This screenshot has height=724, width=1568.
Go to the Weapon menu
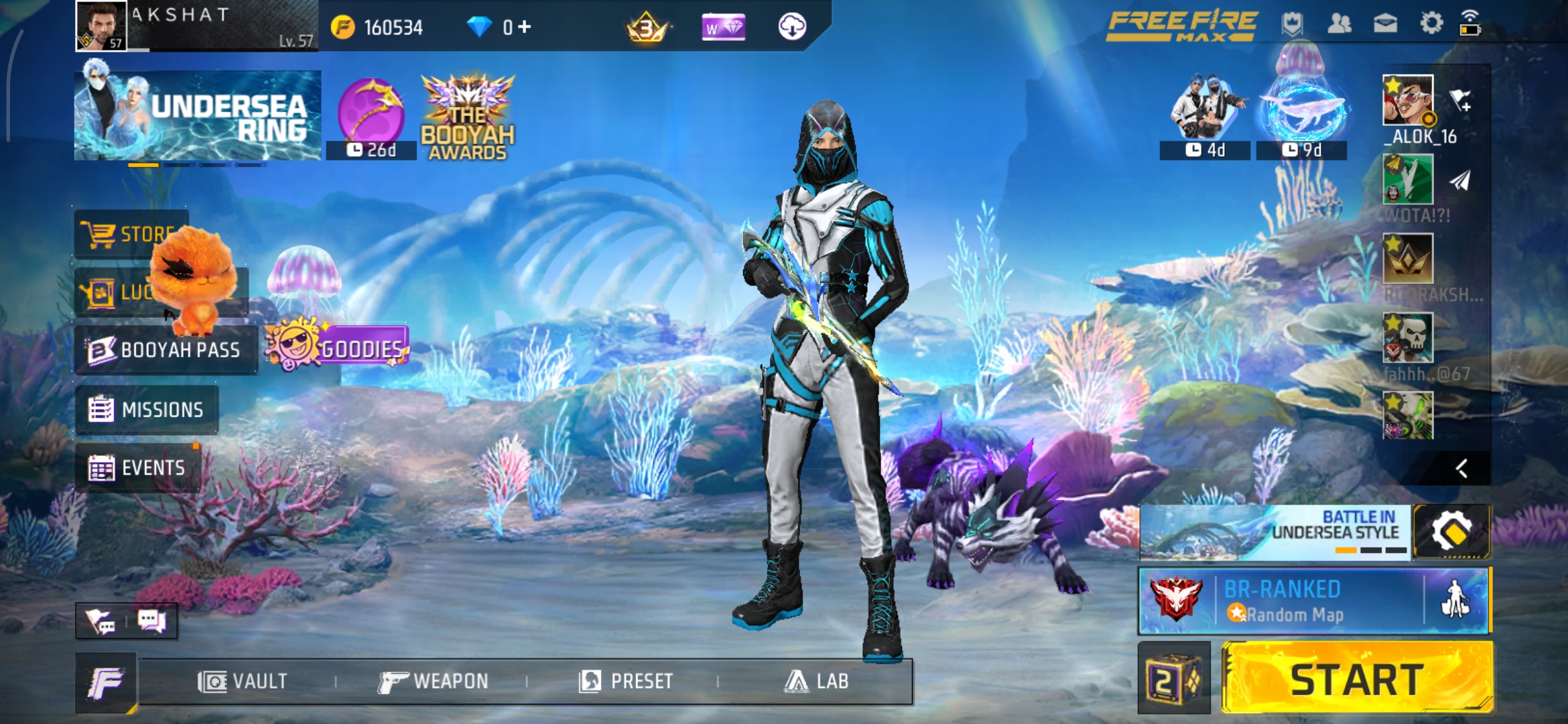click(x=433, y=682)
